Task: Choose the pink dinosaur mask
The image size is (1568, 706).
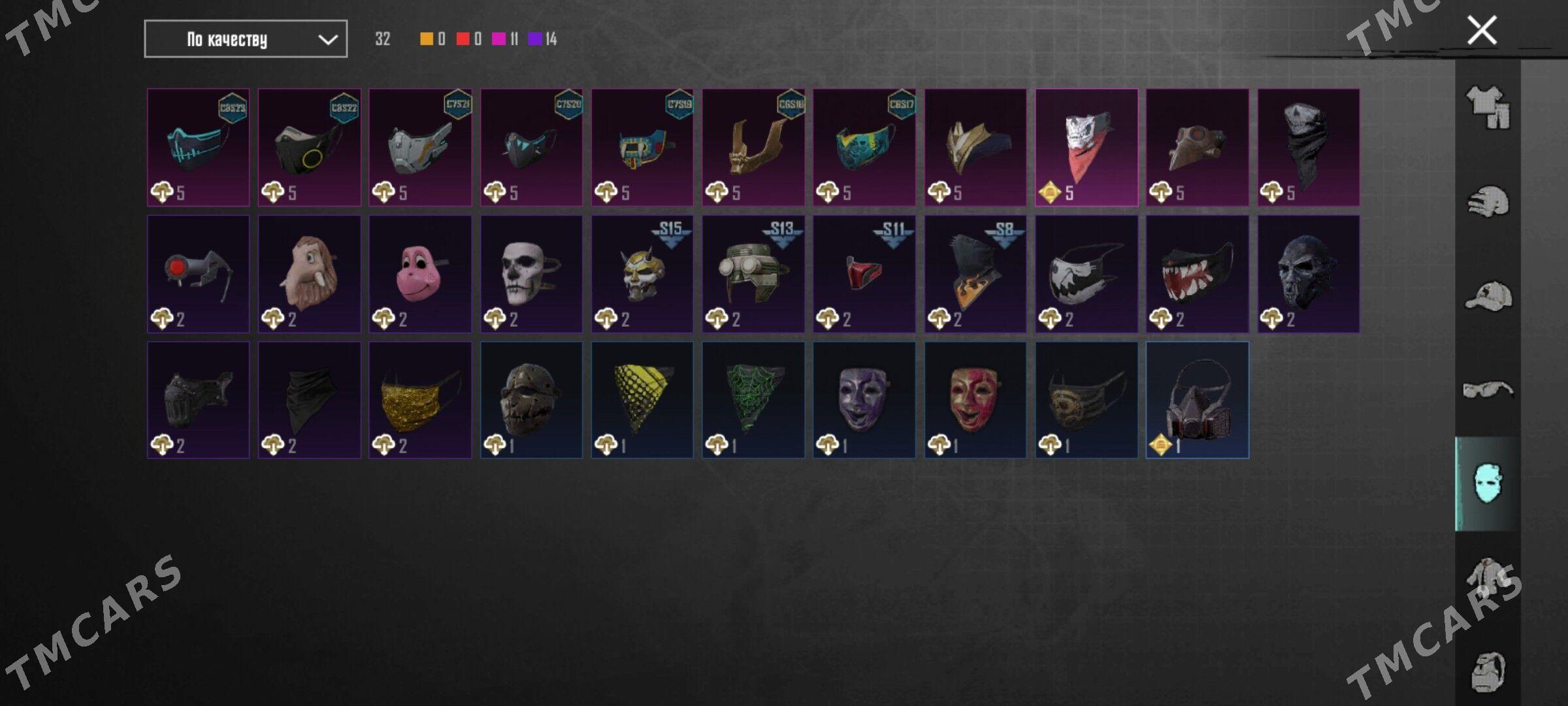Action: click(420, 274)
